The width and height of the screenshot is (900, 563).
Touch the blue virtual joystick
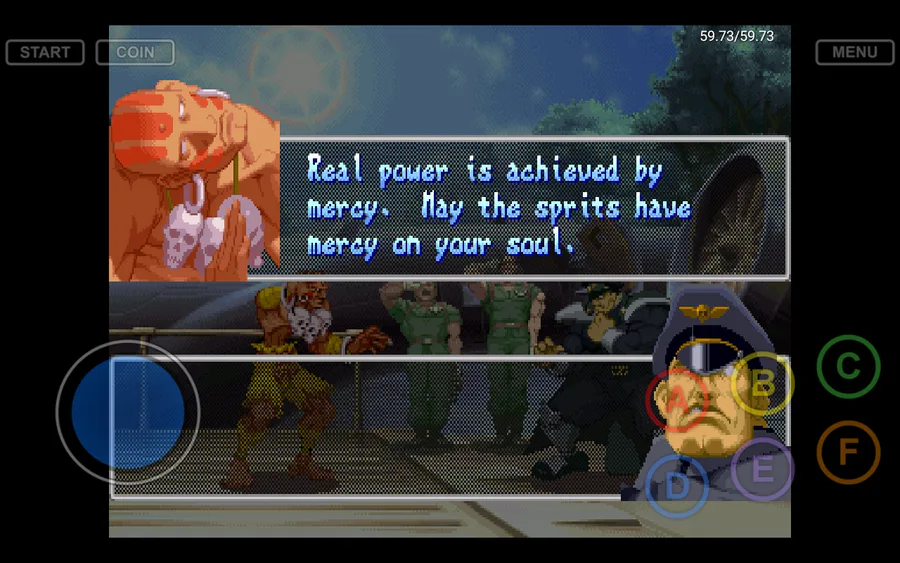tap(128, 412)
